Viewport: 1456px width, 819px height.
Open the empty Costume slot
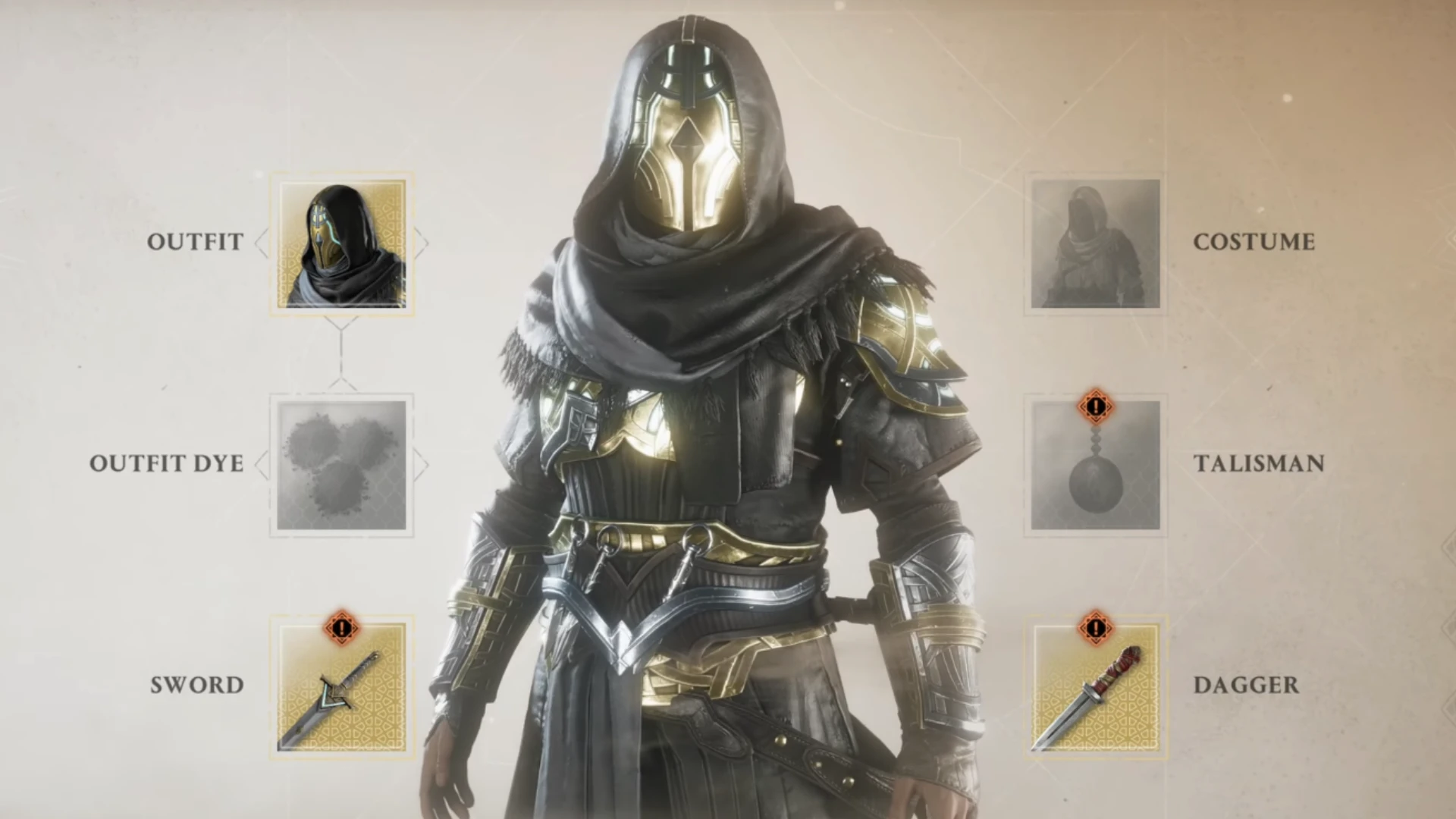[1095, 244]
